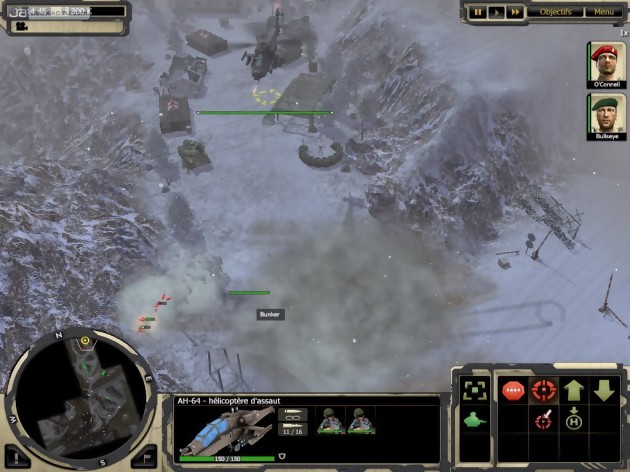The image size is (630, 472).
Task: Click the green square formation icon
Action: [x=474, y=389]
